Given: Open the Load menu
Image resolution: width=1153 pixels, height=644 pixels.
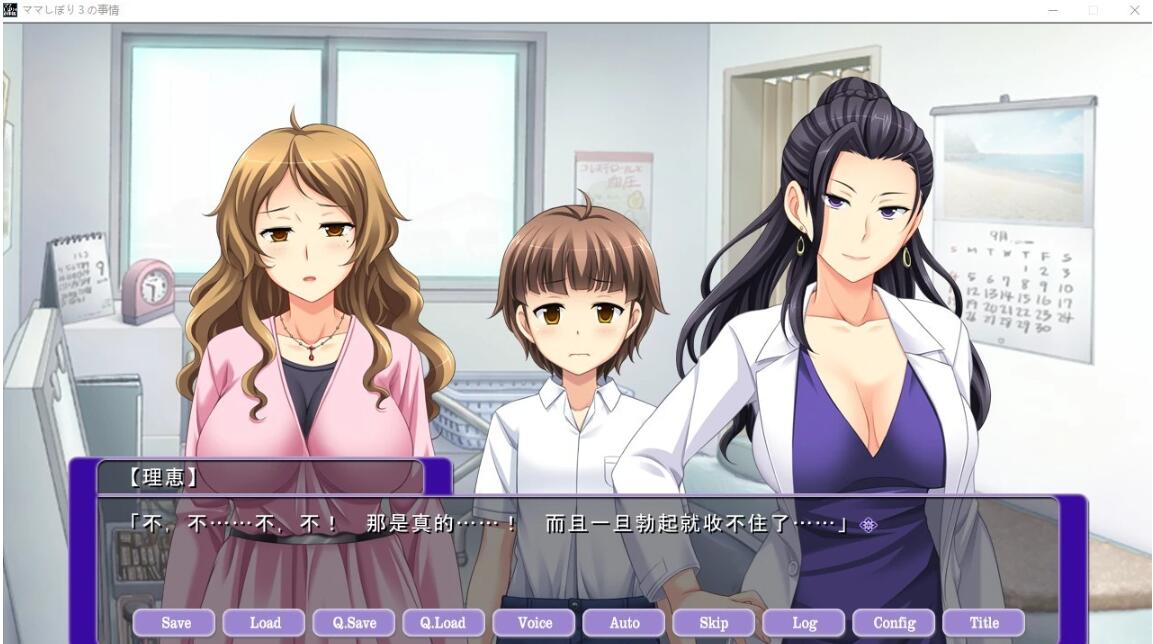Looking at the screenshot, I should point(265,623).
